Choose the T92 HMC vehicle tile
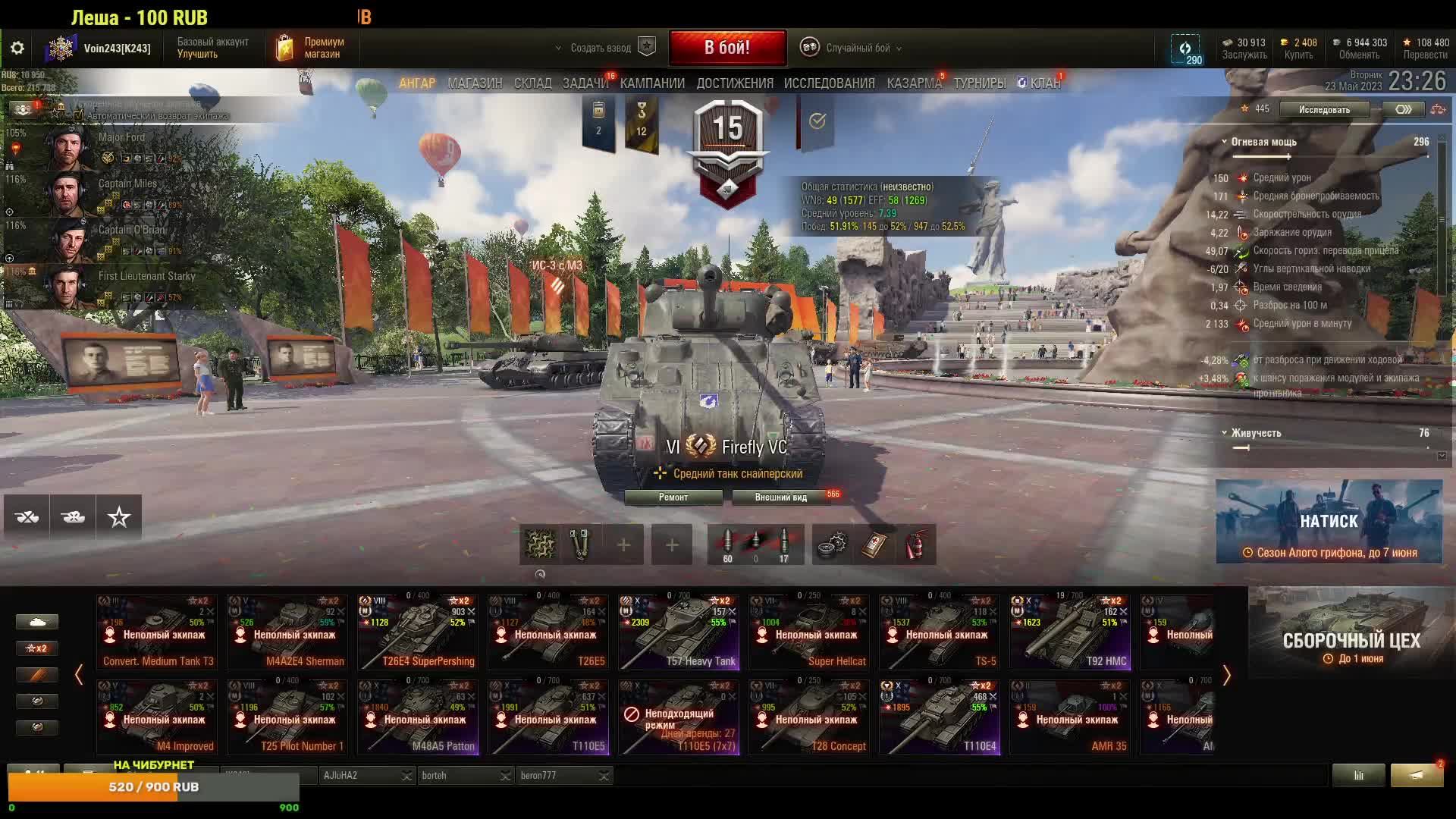 tap(1069, 632)
